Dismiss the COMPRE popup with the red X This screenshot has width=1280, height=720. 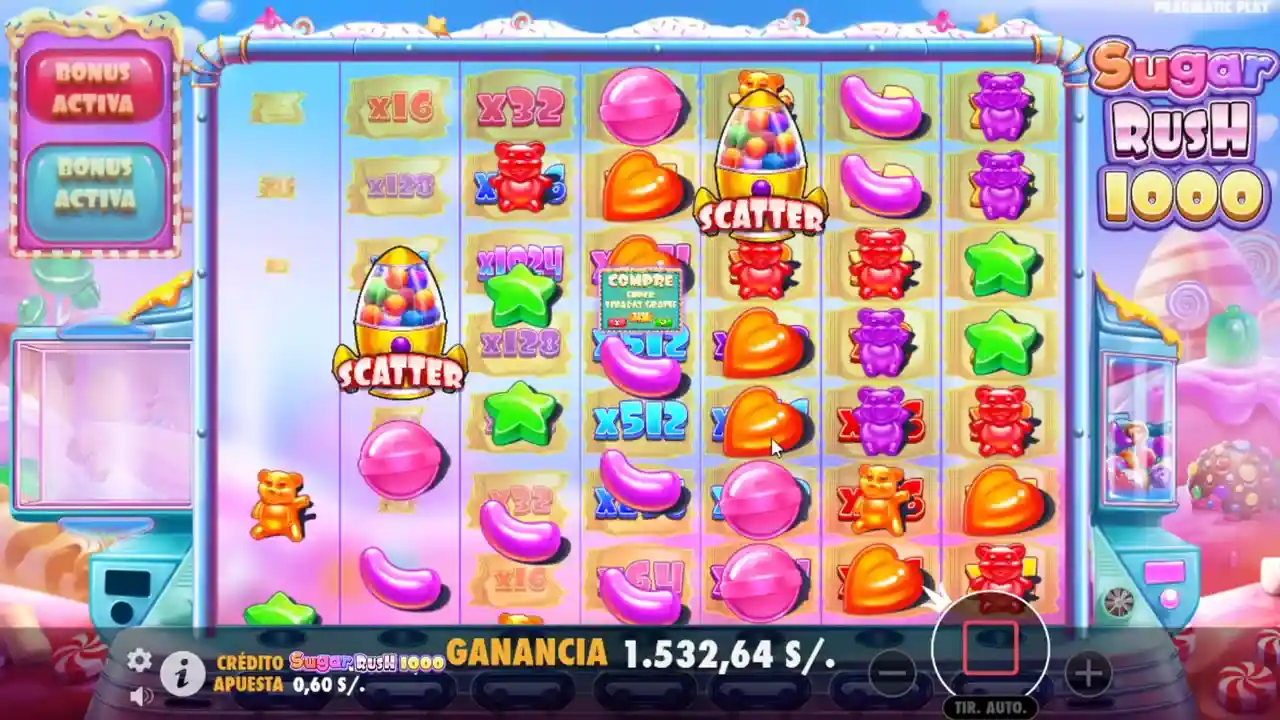coord(617,322)
